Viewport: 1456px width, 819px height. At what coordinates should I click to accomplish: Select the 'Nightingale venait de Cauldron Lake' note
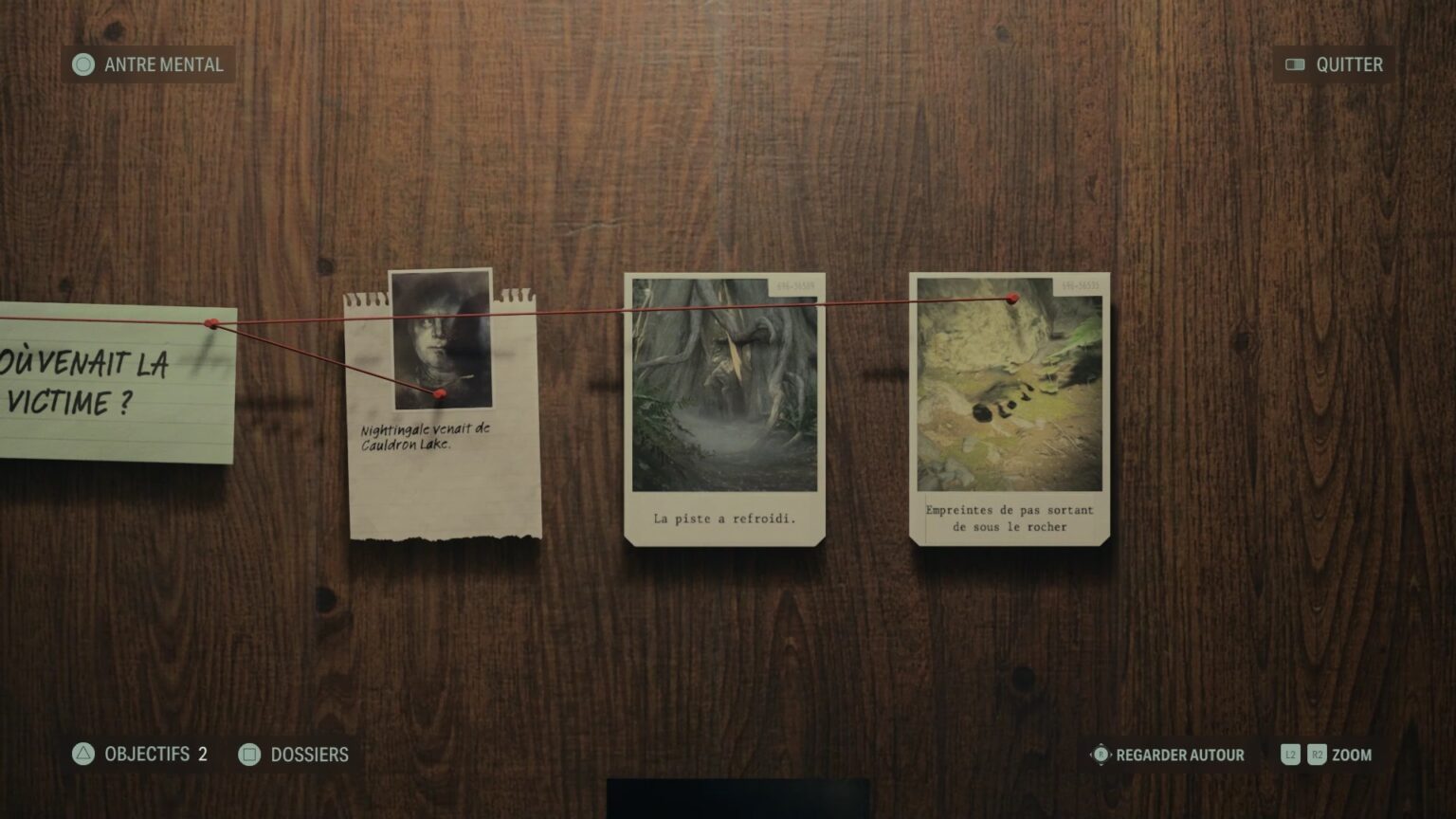(x=427, y=436)
